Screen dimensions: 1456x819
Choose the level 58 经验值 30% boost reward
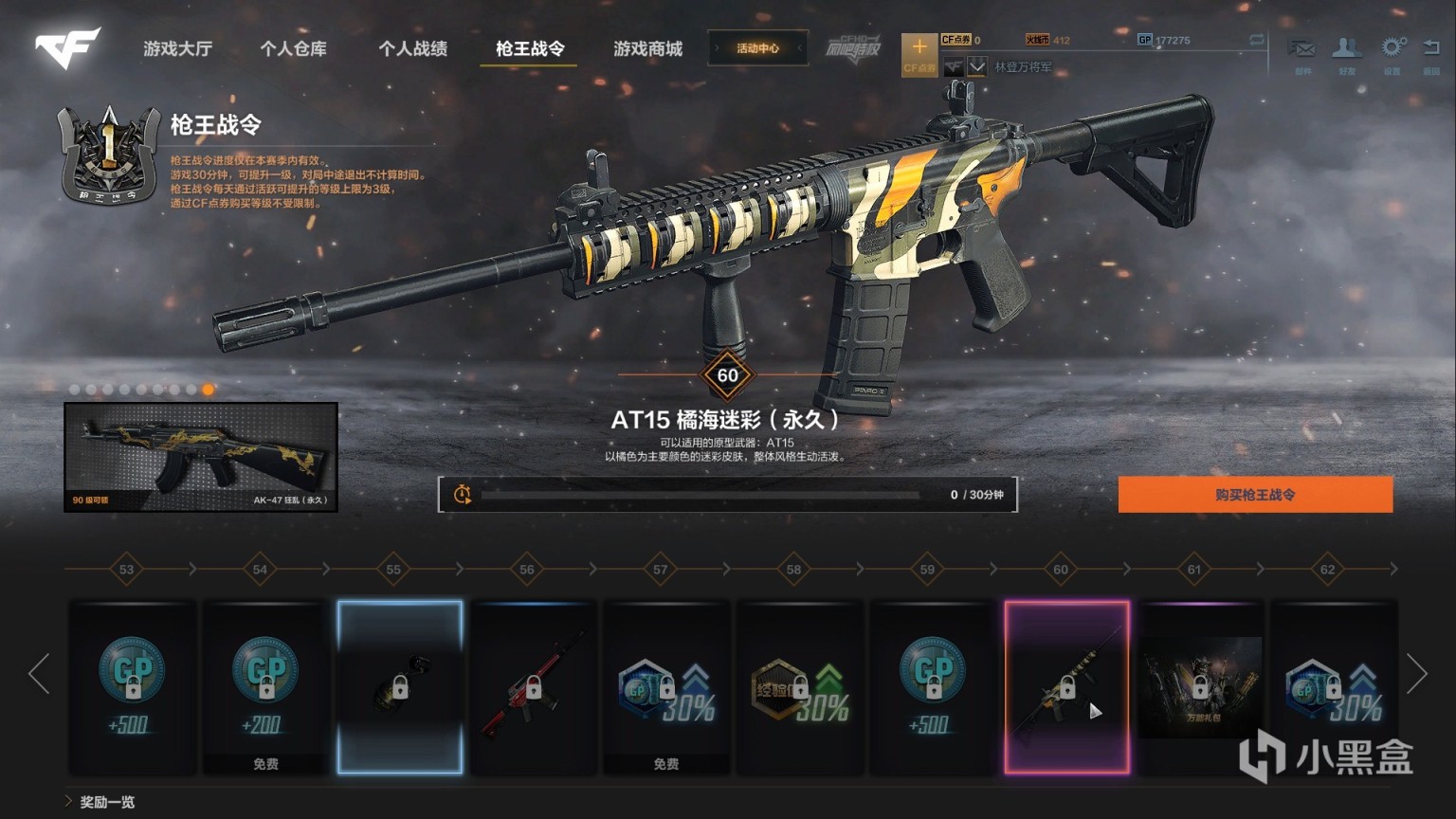point(800,686)
